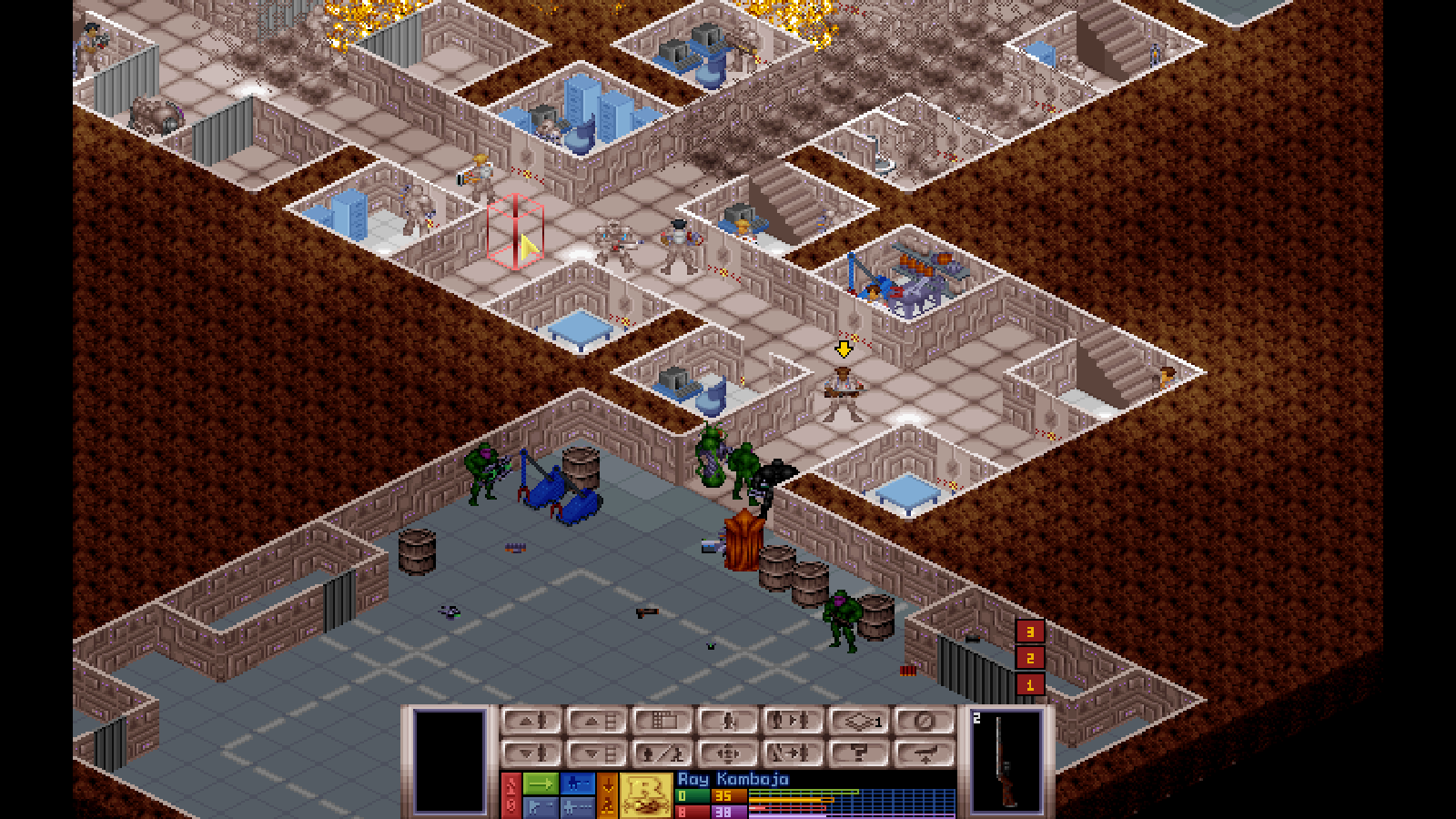Image resolution: width=1456 pixels, height=819 pixels.
Task: Toggle the green arrow order icon
Action: point(541,783)
